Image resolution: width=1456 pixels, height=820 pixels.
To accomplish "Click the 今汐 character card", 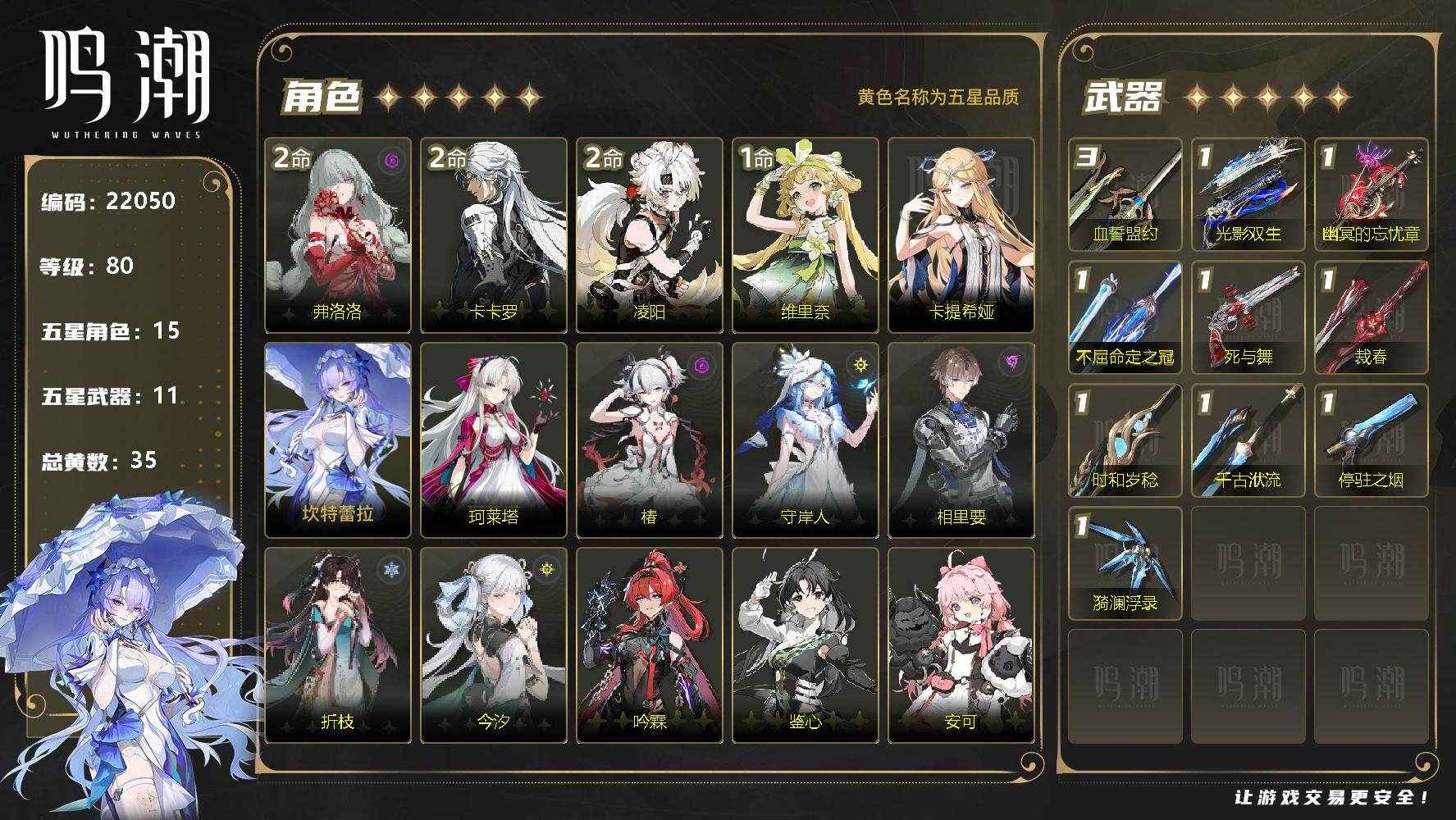I will [x=494, y=645].
